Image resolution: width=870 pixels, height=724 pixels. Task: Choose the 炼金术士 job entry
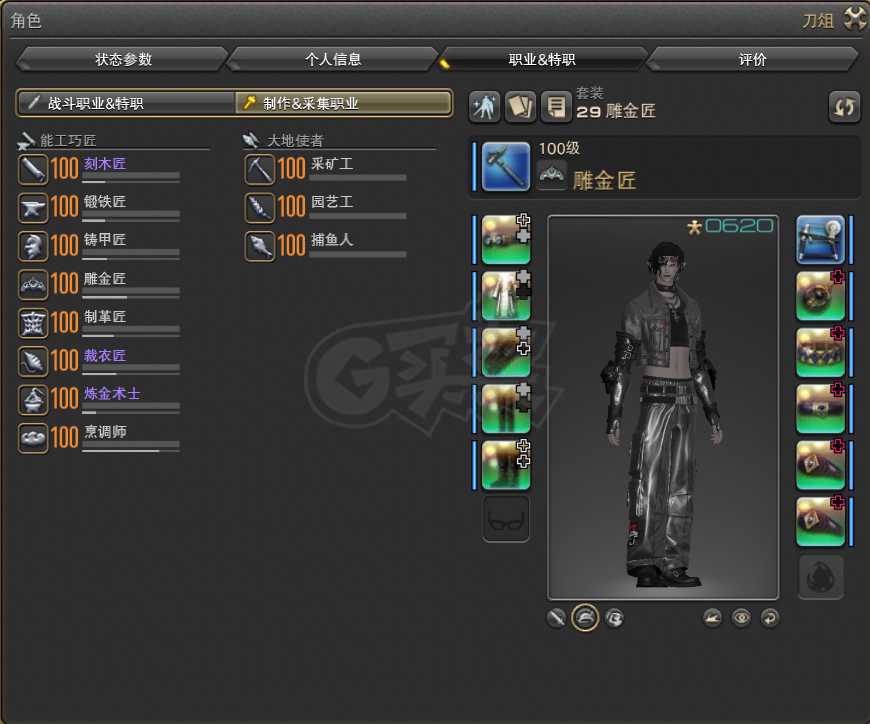point(112,395)
